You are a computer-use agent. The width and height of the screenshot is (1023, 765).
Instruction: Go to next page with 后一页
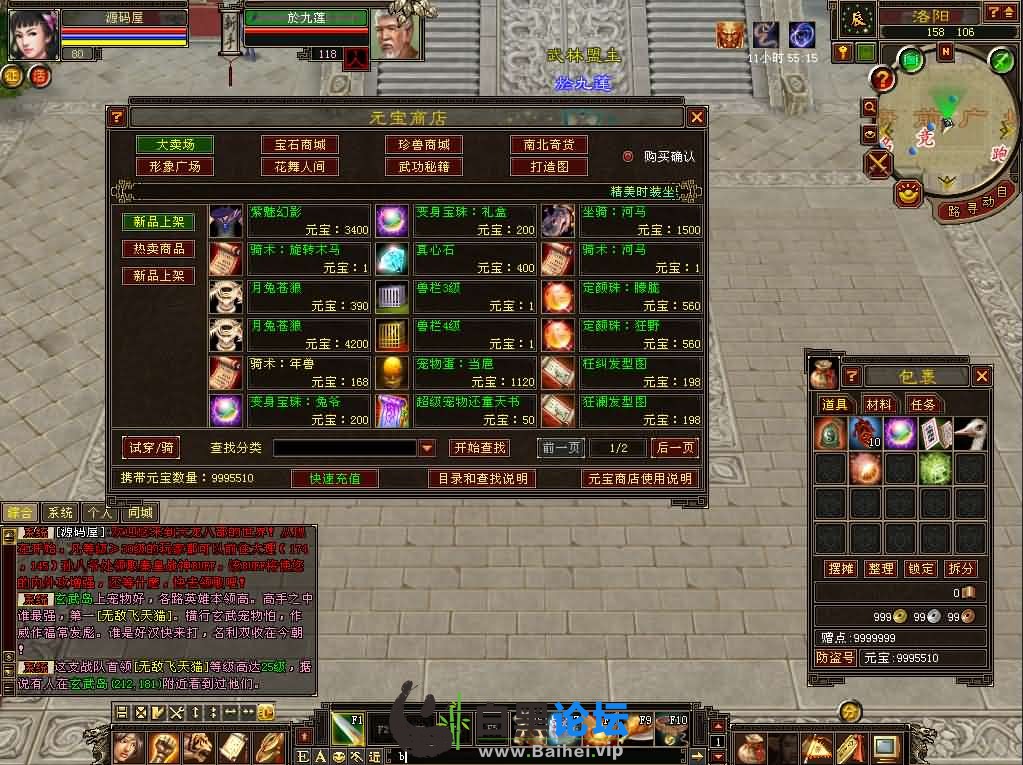click(x=674, y=448)
